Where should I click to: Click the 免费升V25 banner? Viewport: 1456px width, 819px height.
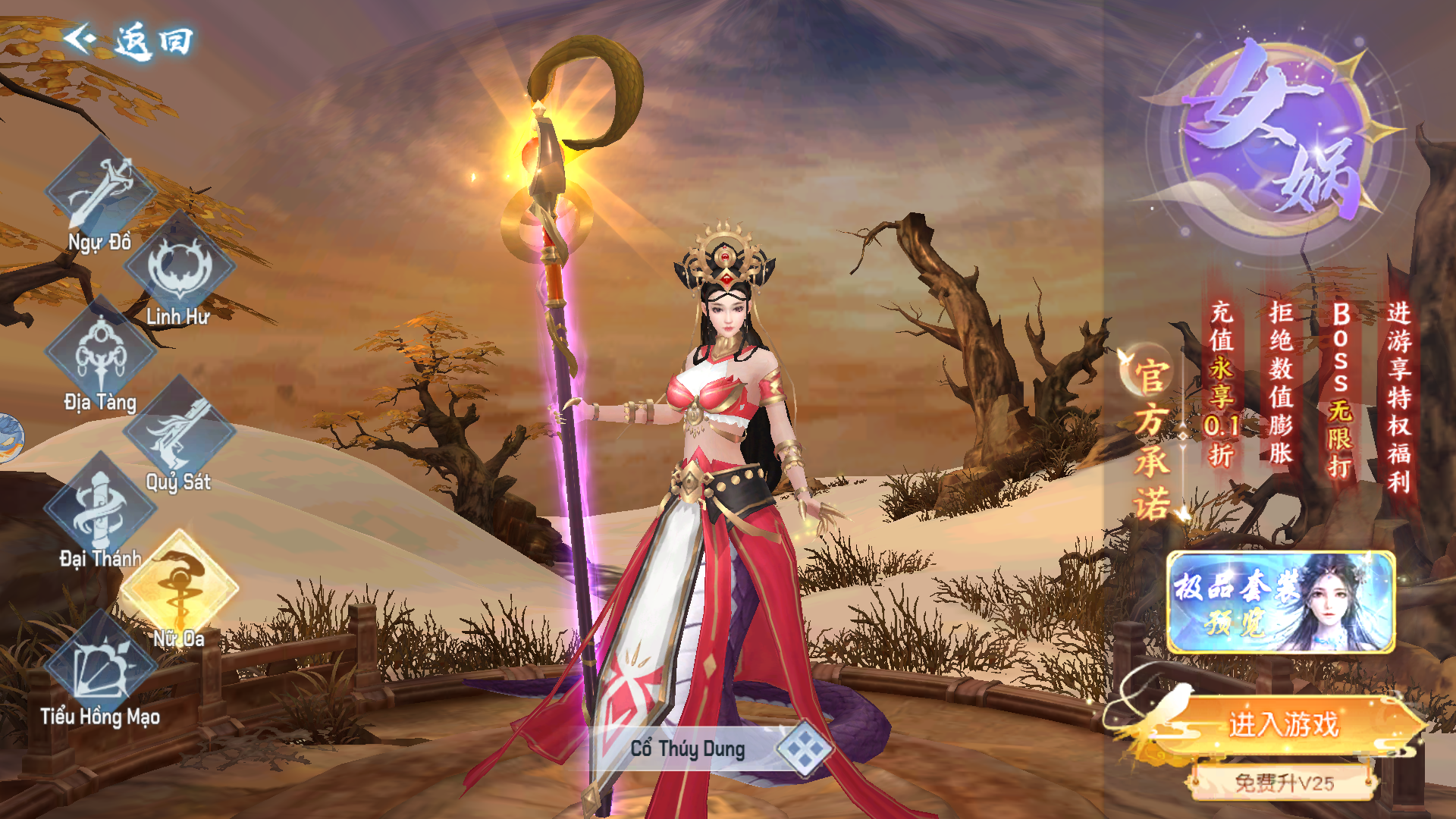(x=1283, y=783)
